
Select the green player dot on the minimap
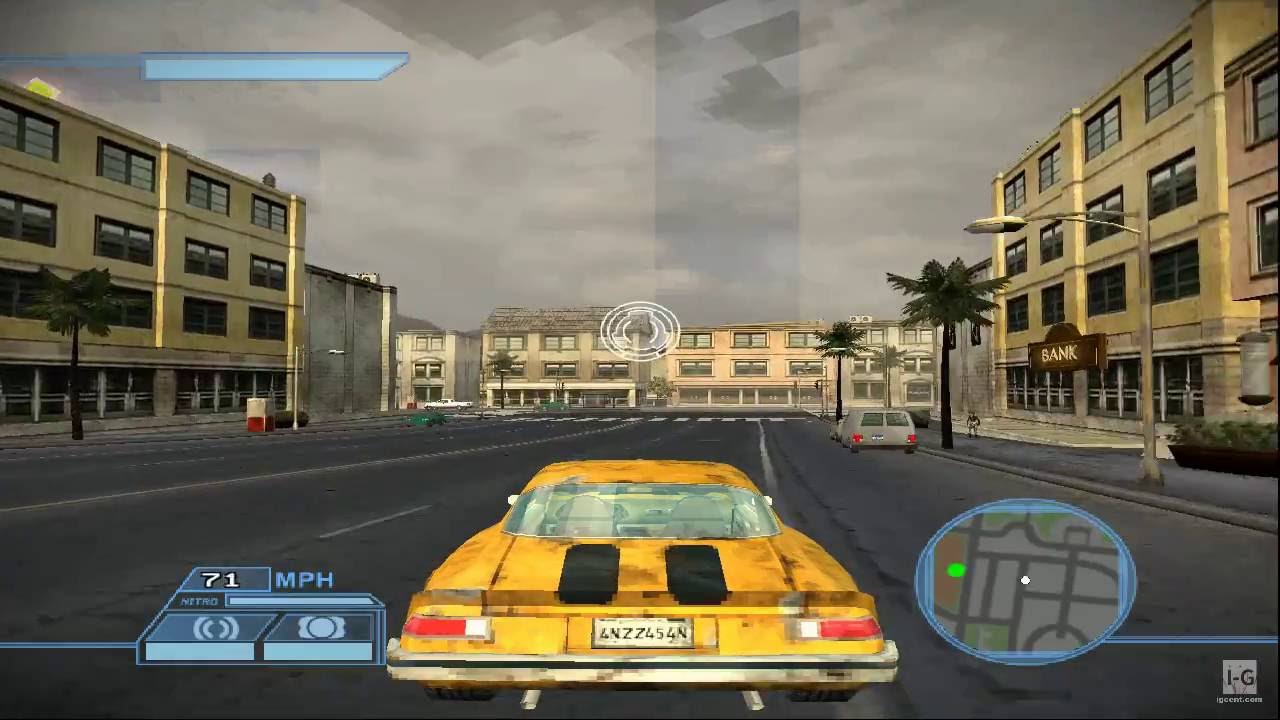tap(957, 569)
